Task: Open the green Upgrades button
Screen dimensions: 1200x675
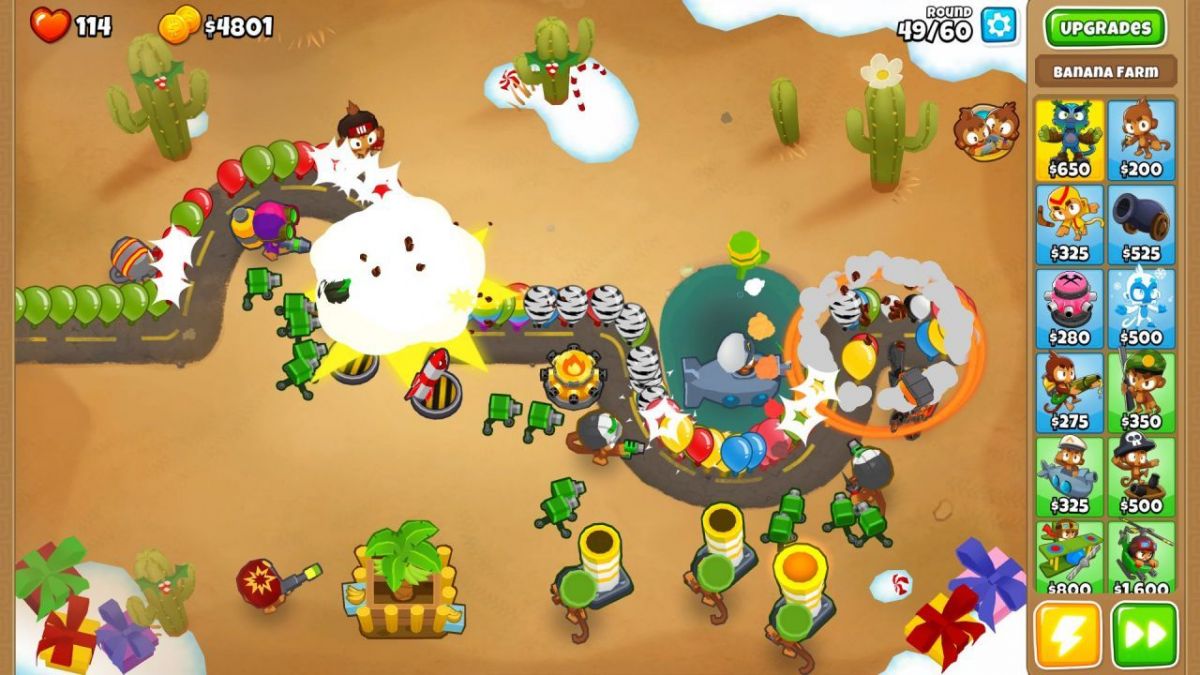Action: coord(1105,28)
